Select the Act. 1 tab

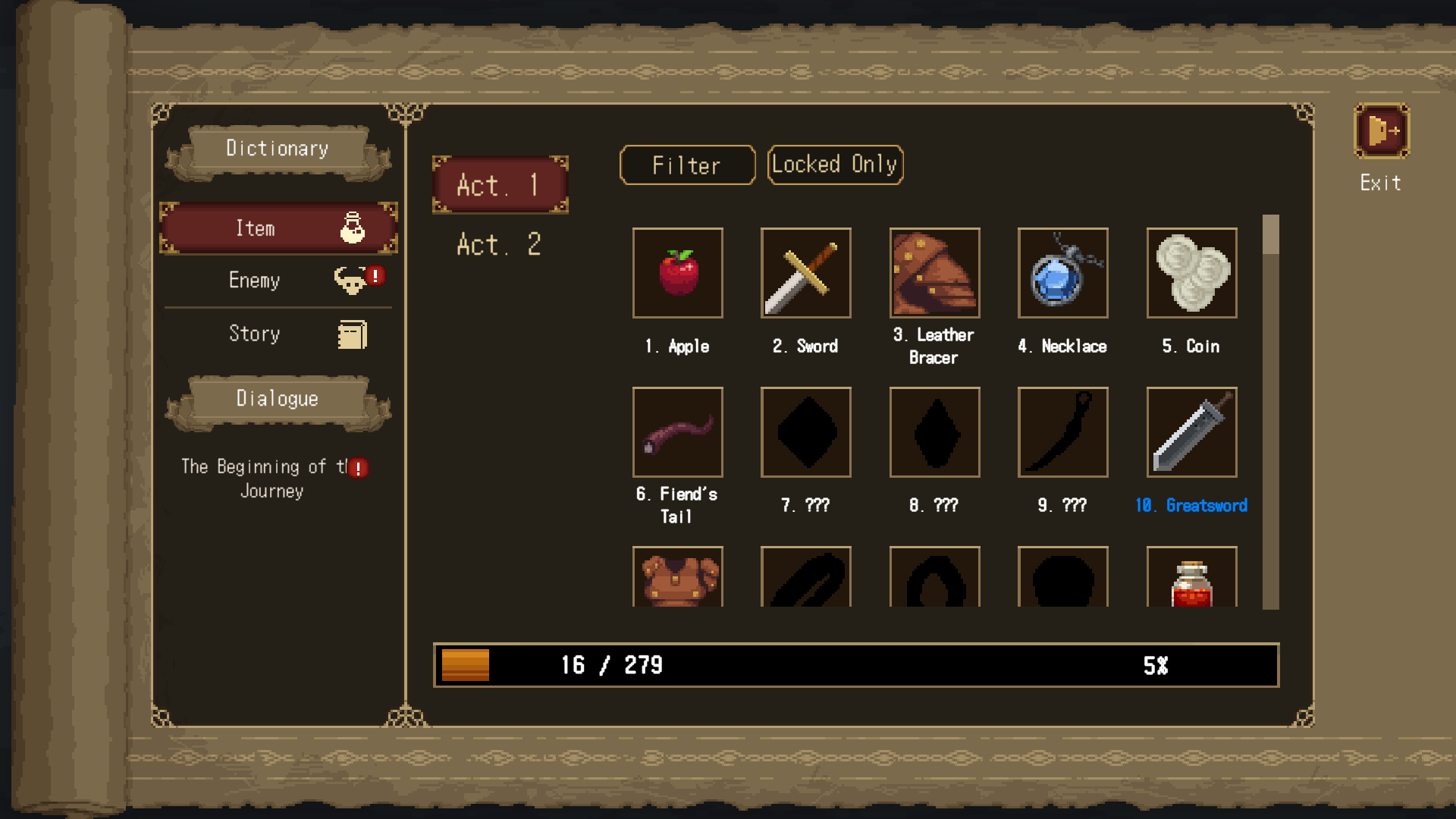500,185
